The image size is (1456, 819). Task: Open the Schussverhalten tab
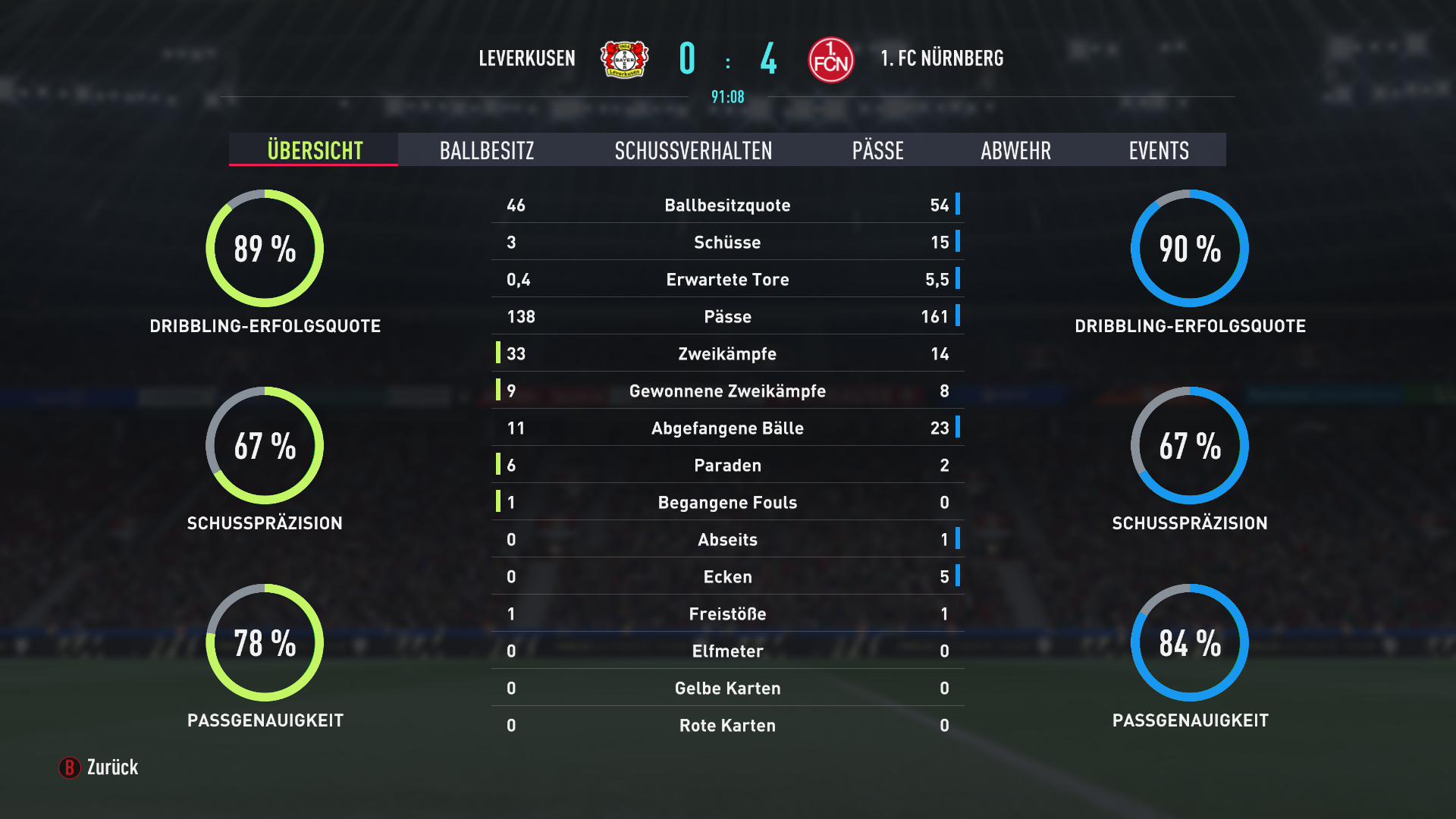693,150
